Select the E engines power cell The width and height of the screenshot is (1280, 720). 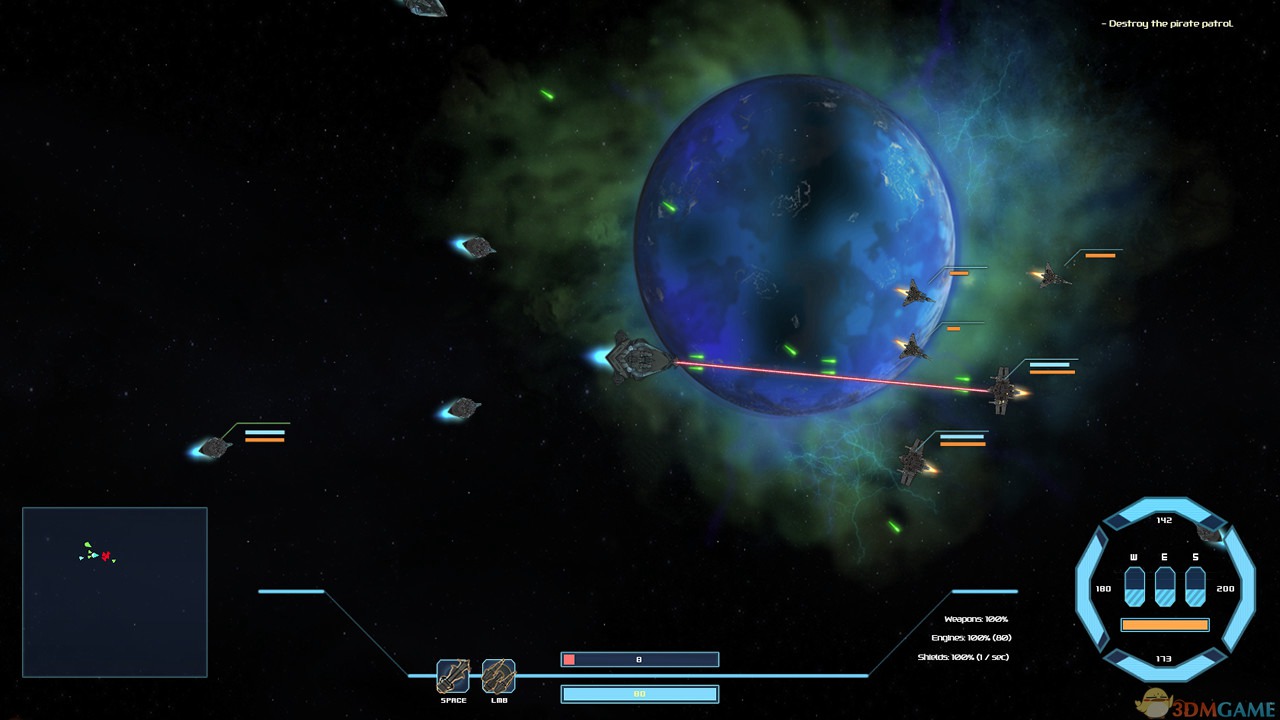click(1165, 586)
